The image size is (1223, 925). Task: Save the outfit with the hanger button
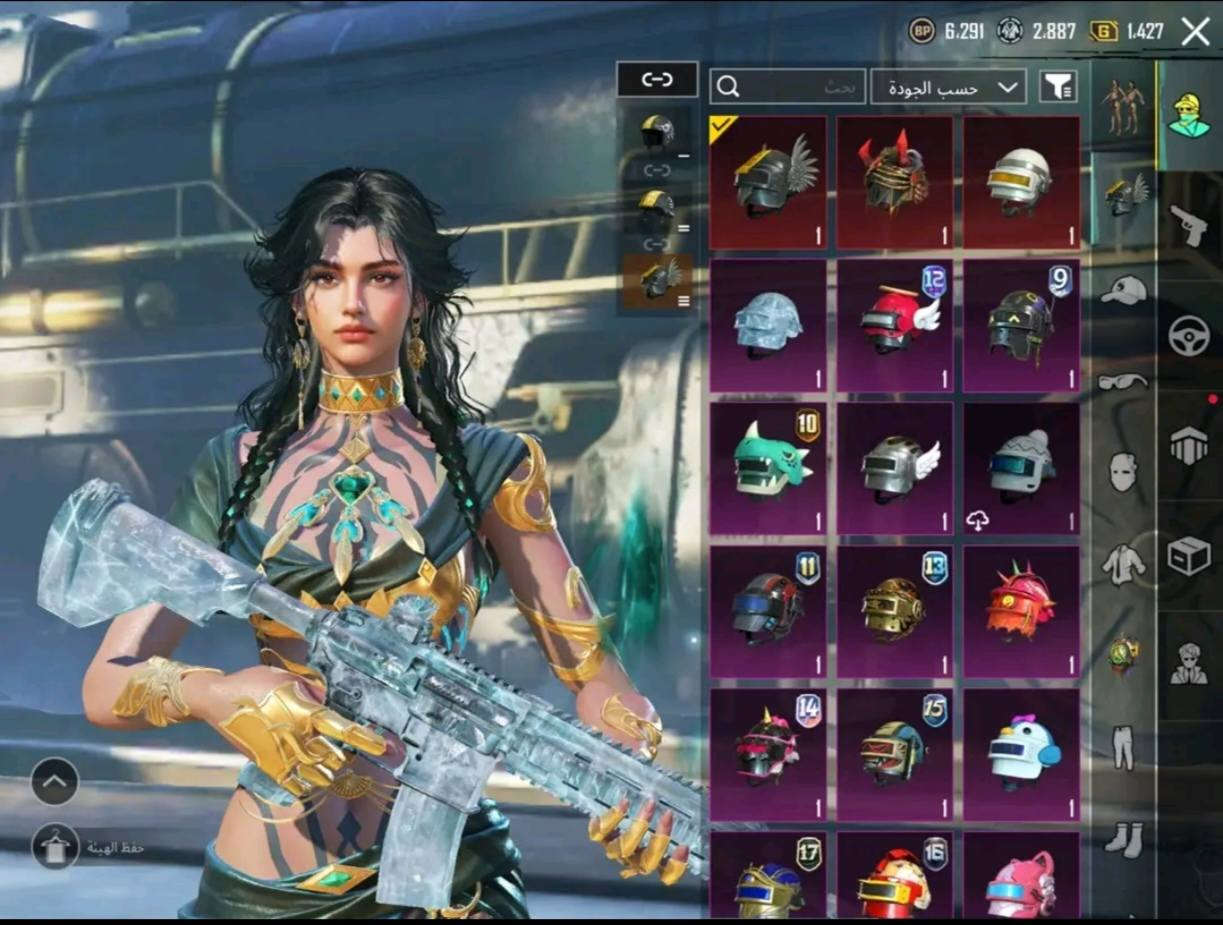coord(55,847)
